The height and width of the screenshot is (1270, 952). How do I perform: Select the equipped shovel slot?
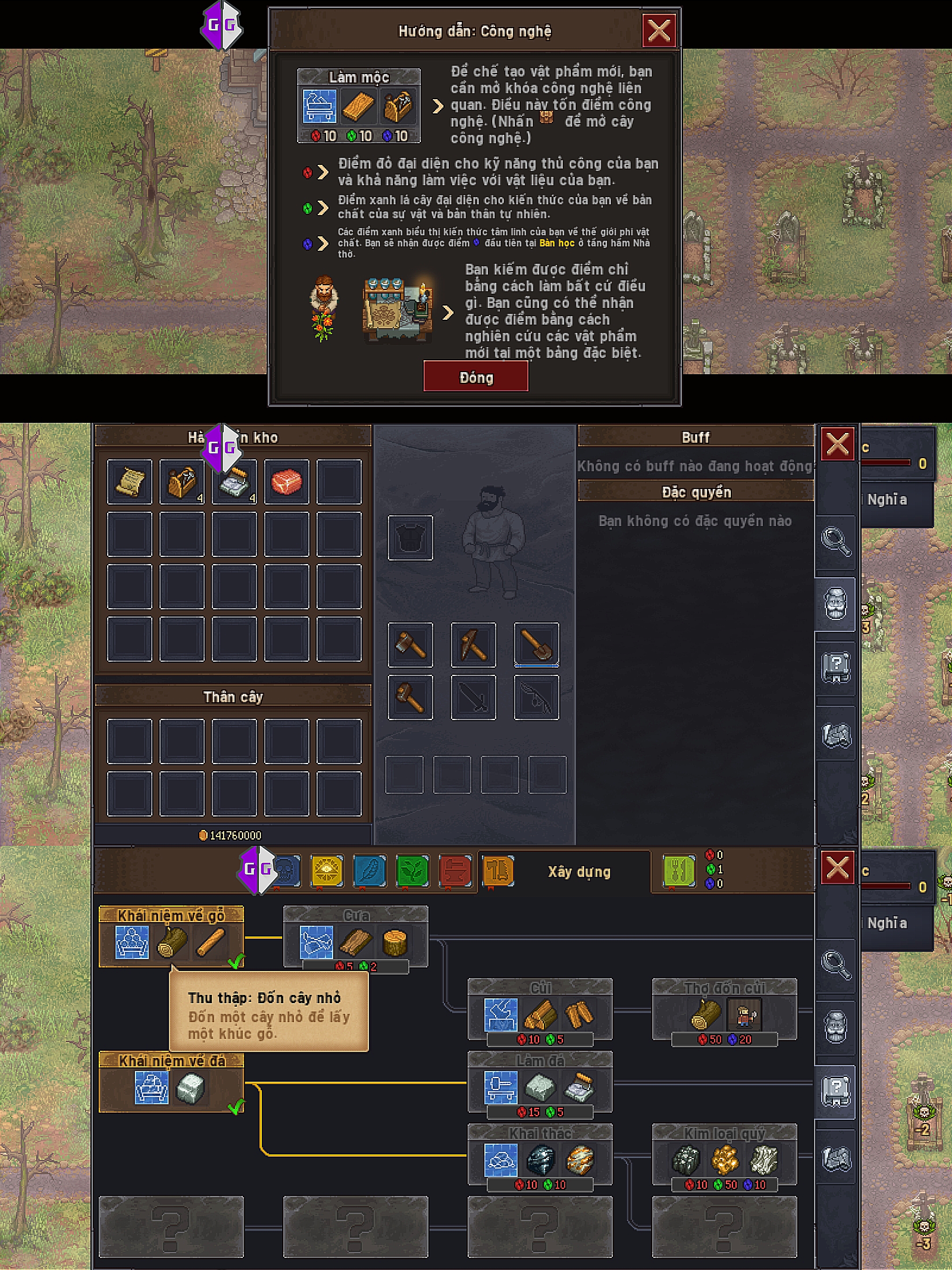point(536,644)
